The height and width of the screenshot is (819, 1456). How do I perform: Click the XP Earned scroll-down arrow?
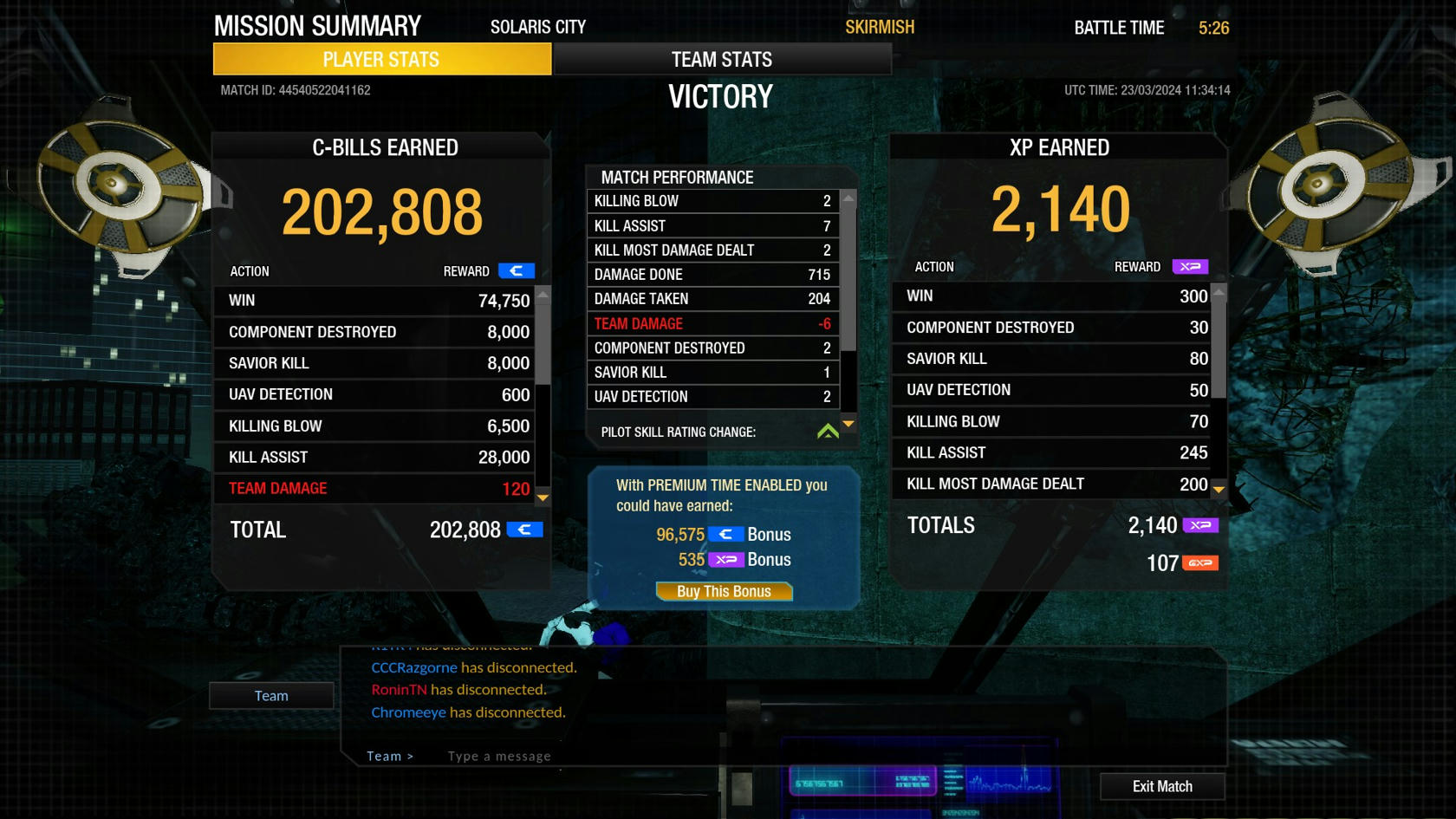(x=1219, y=490)
